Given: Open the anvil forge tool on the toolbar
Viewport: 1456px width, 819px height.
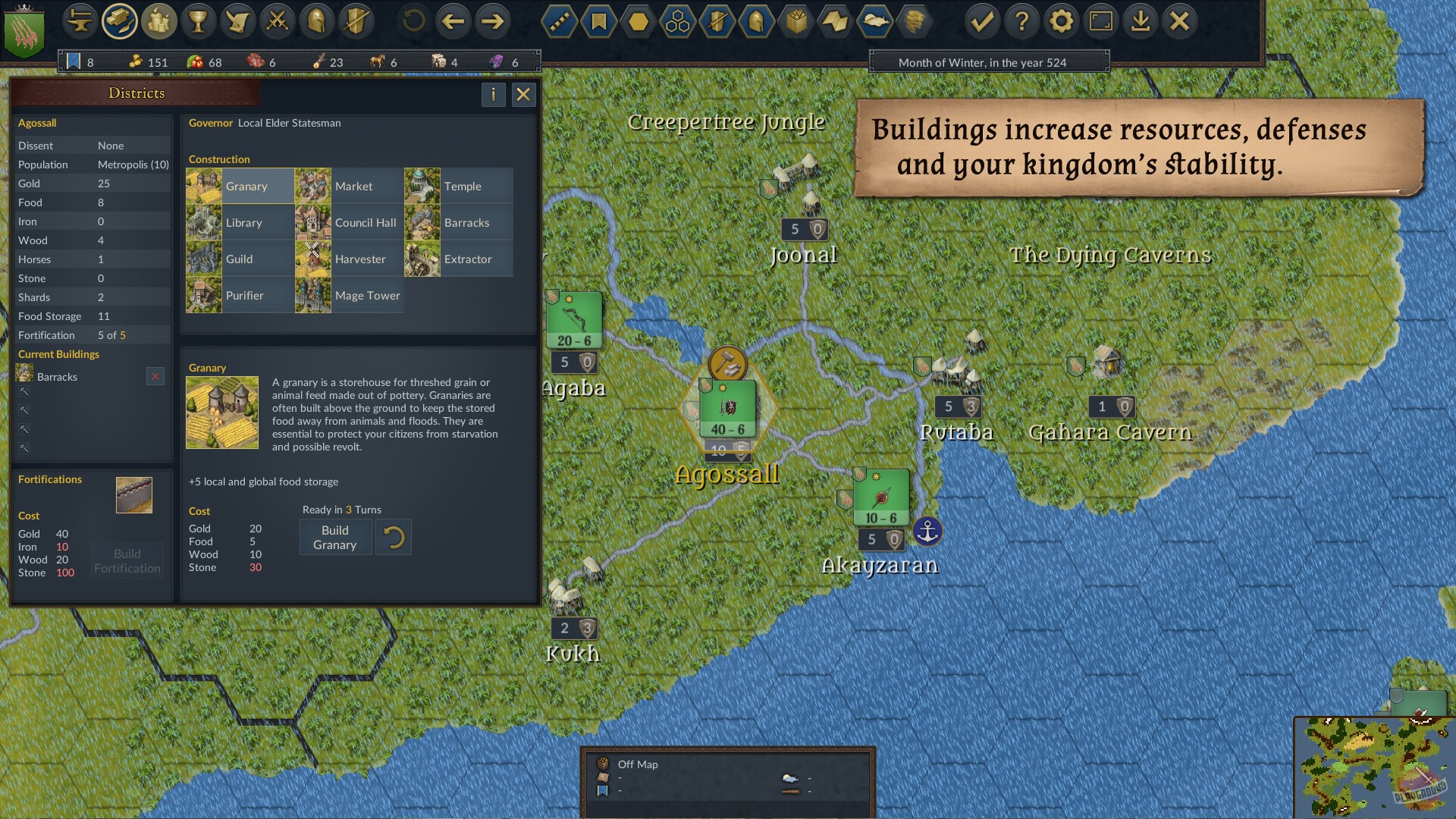Looking at the screenshot, I should (80, 21).
